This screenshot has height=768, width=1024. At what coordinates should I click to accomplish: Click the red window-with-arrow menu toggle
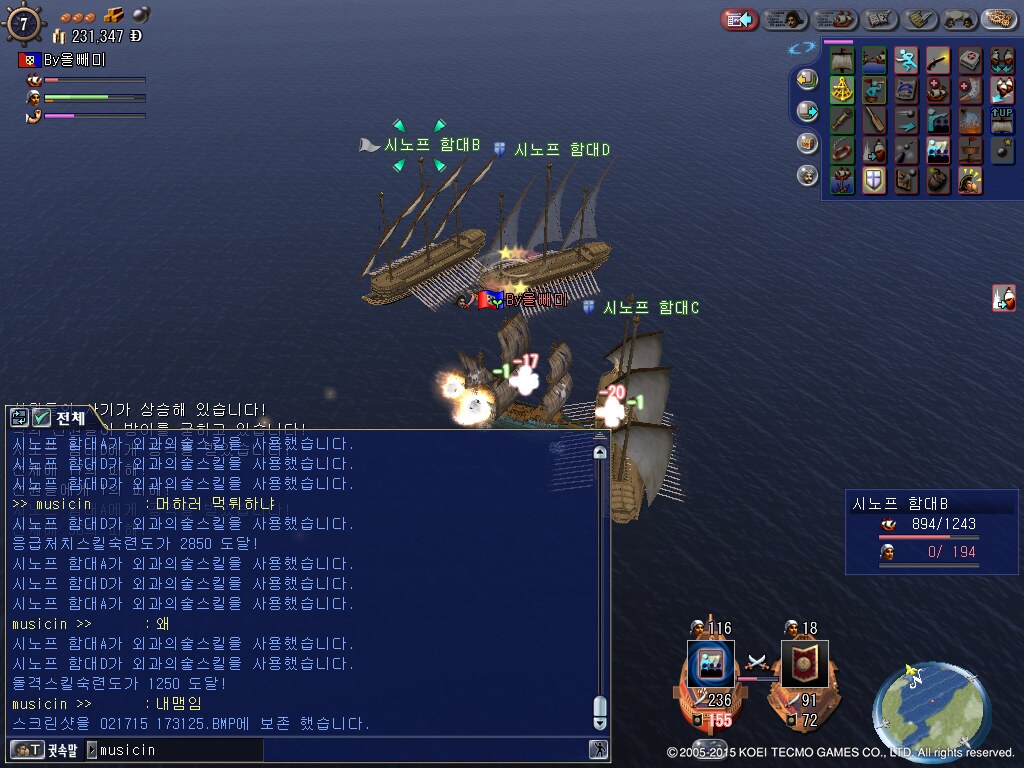[740, 19]
